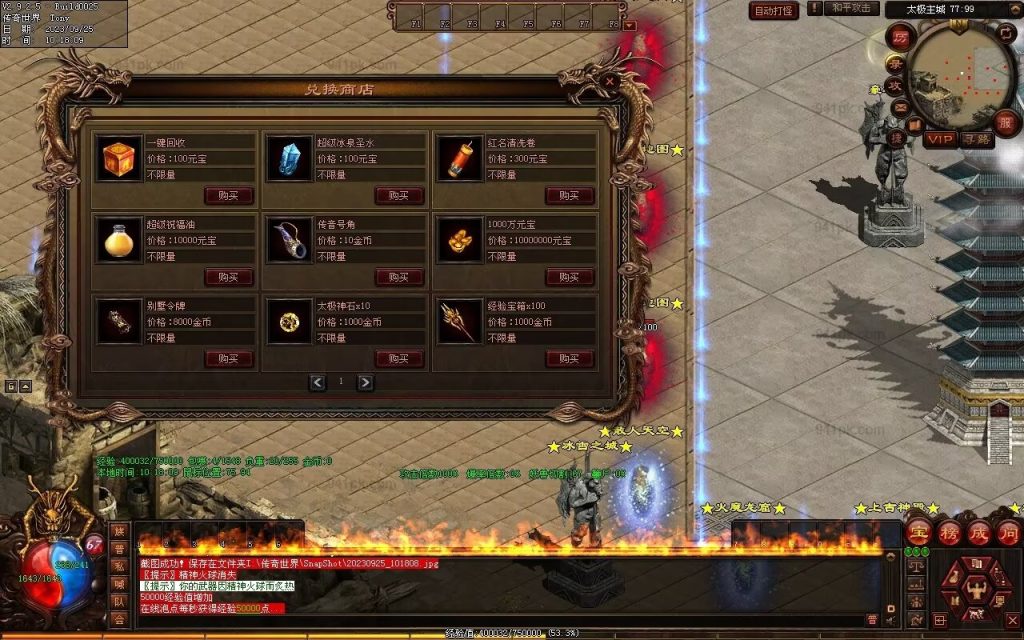
Task: Open the VIP panel
Action: click(x=940, y=139)
